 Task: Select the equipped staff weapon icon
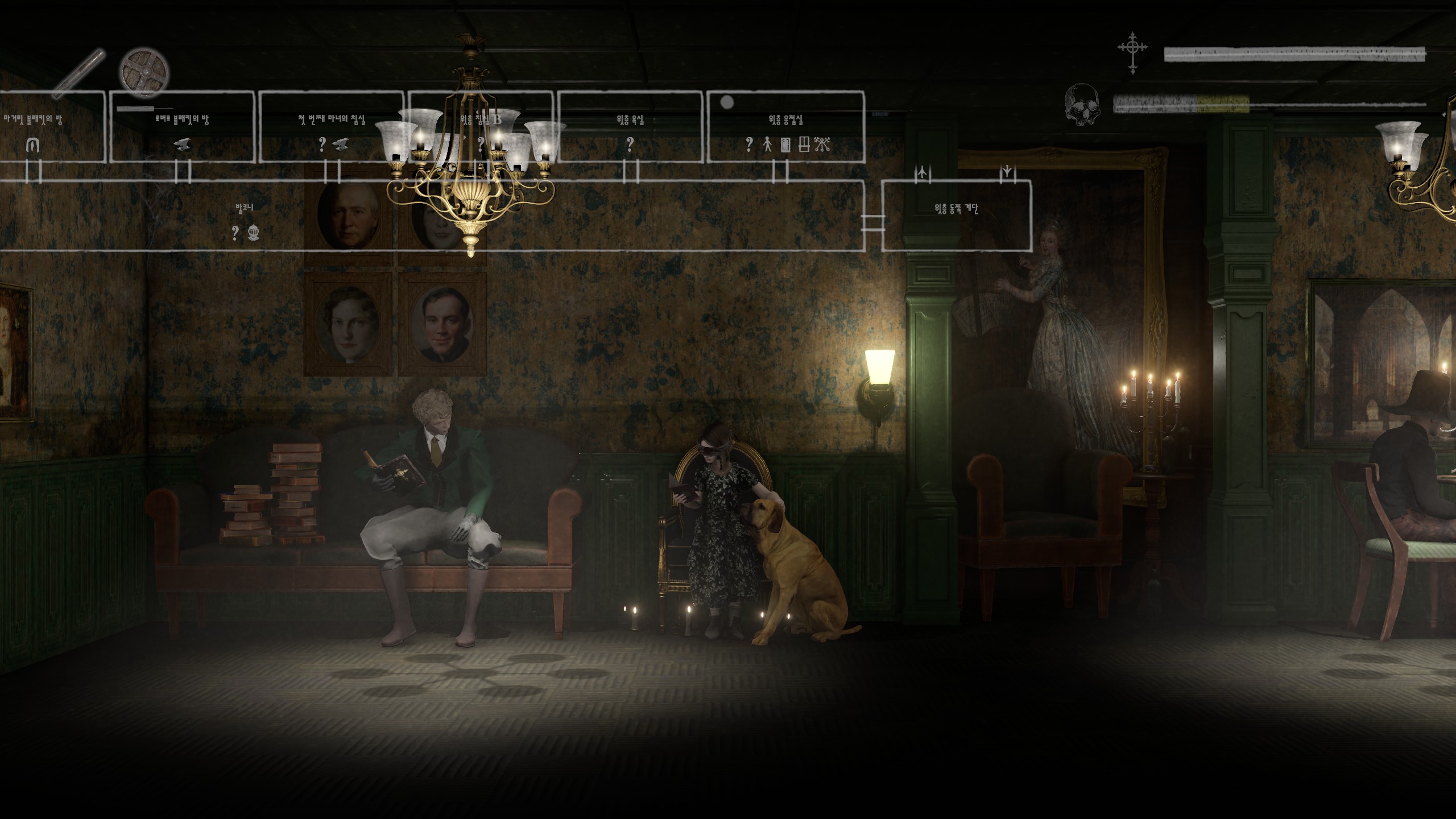coord(78,72)
